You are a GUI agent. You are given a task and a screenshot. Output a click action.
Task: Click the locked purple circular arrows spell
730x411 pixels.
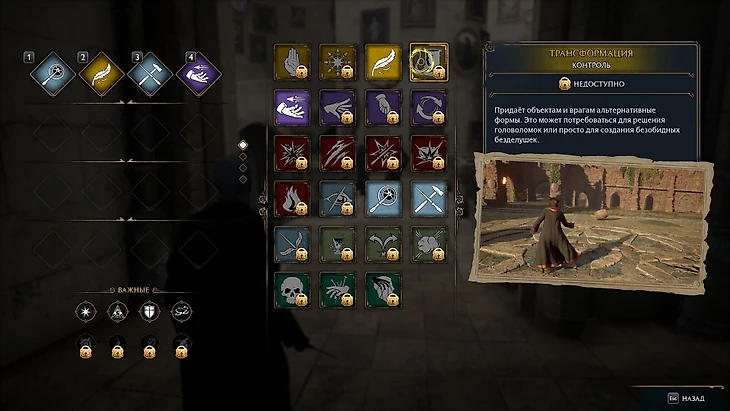click(428, 107)
